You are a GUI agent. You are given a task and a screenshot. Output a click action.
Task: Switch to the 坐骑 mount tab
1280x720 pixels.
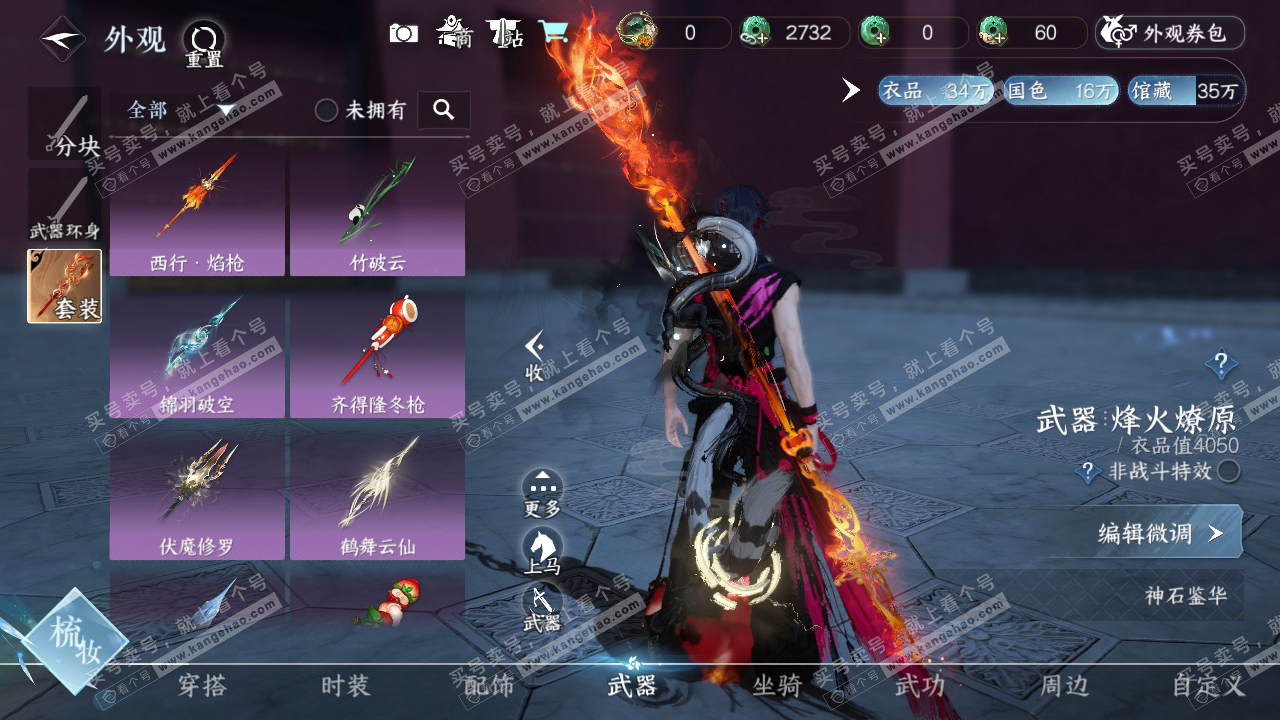777,685
